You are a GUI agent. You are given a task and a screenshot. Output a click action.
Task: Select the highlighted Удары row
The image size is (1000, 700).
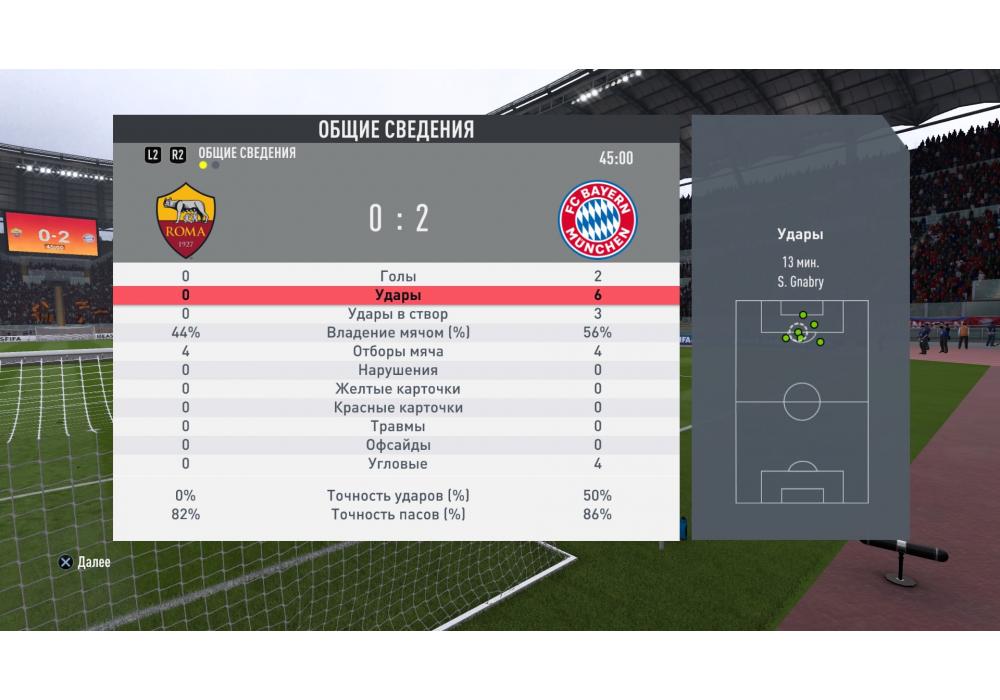coord(397,295)
